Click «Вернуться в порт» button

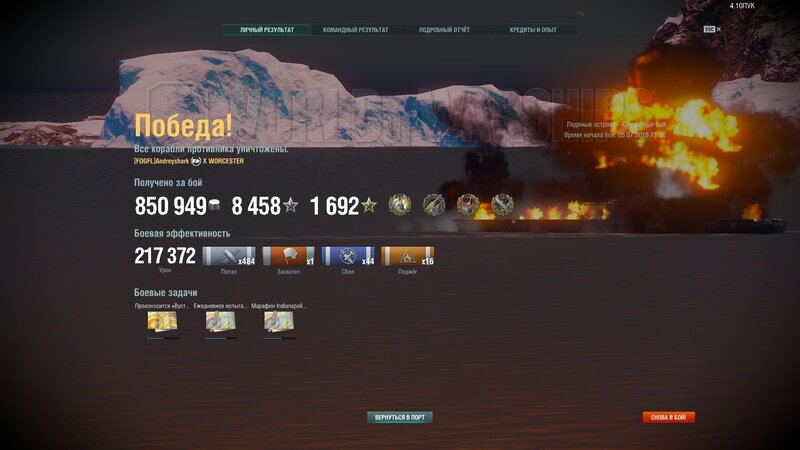tap(400, 417)
